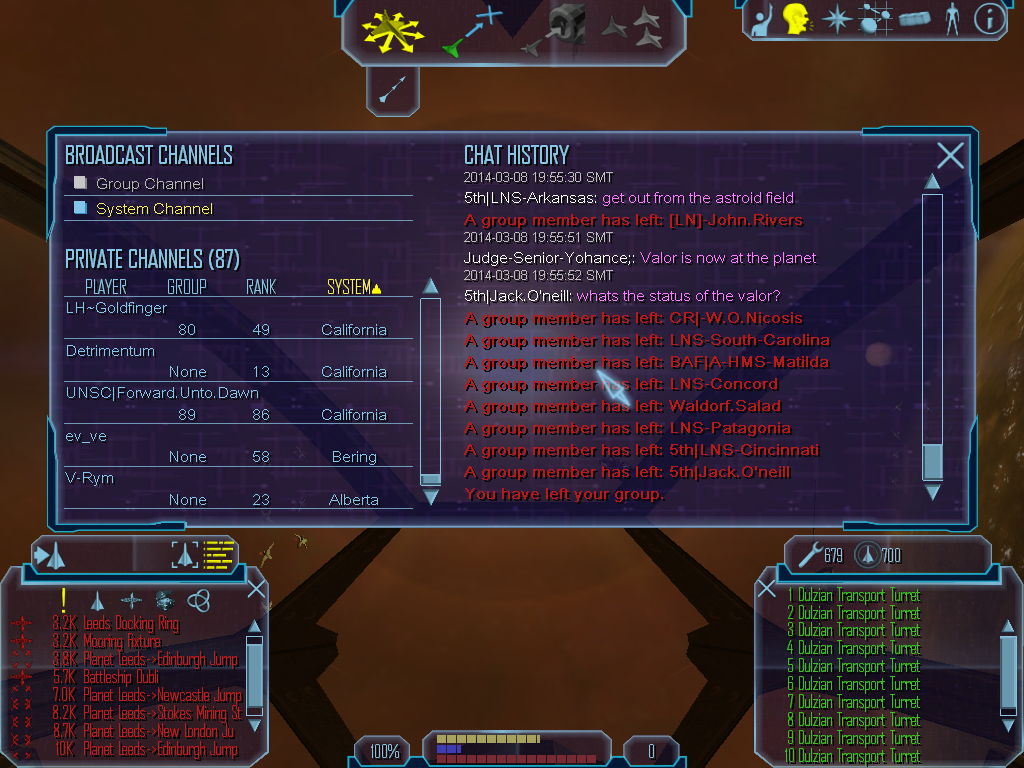Close the weapons list panel

766,589
